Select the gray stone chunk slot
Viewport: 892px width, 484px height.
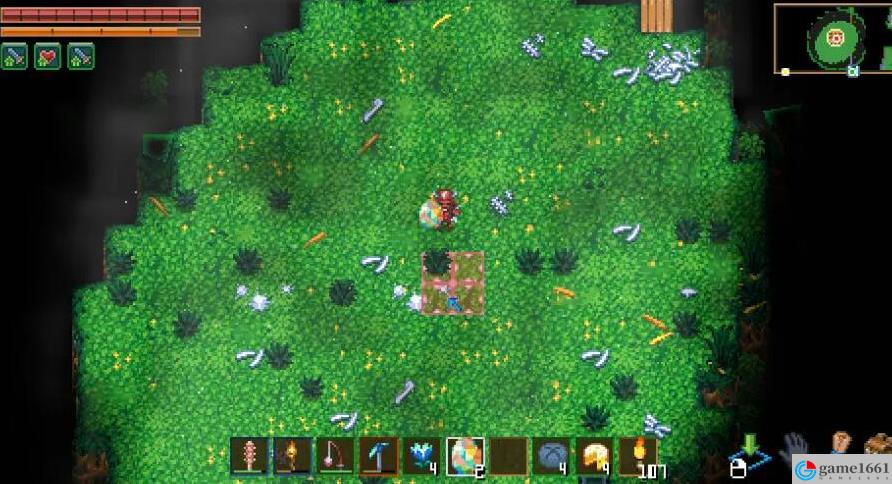click(551, 456)
